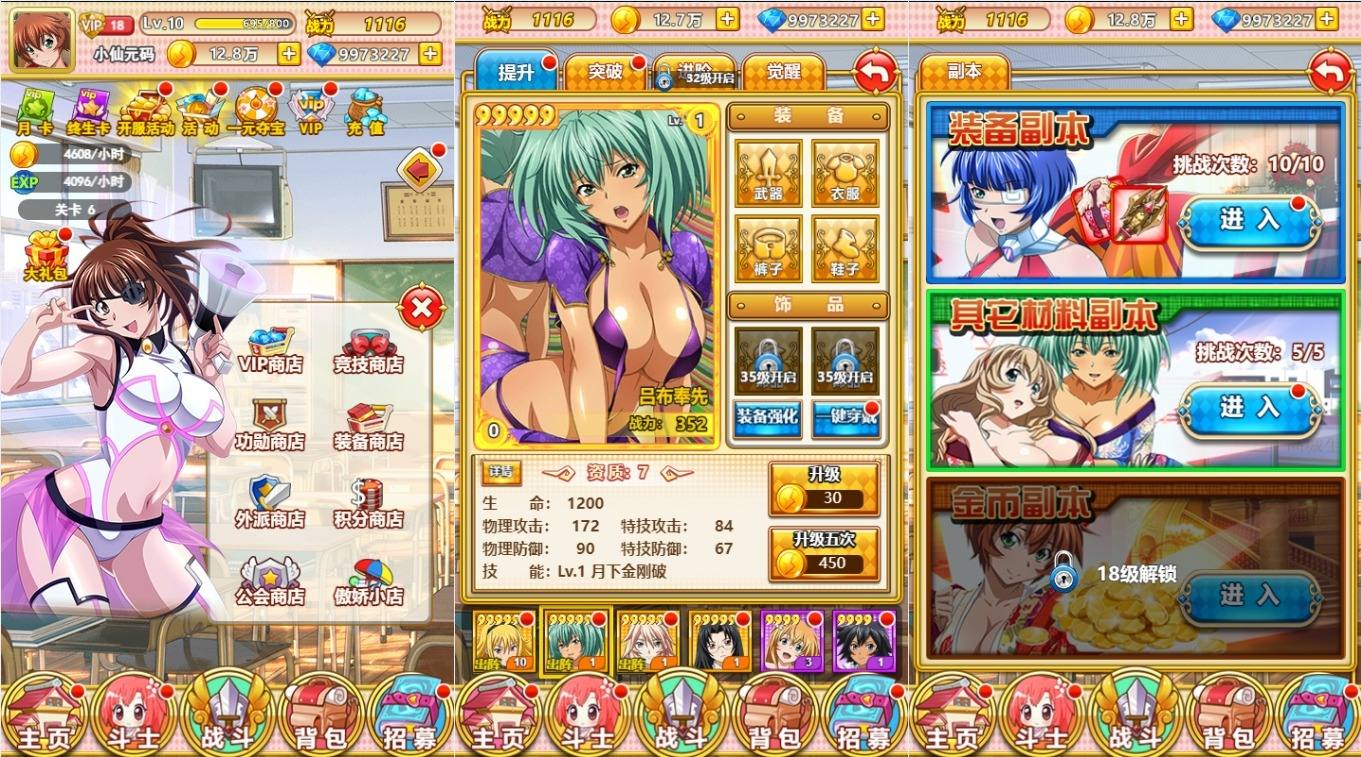Image resolution: width=1361 pixels, height=757 pixels.
Task: Select the 功勋商店 entry
Action: click(270, 426)
